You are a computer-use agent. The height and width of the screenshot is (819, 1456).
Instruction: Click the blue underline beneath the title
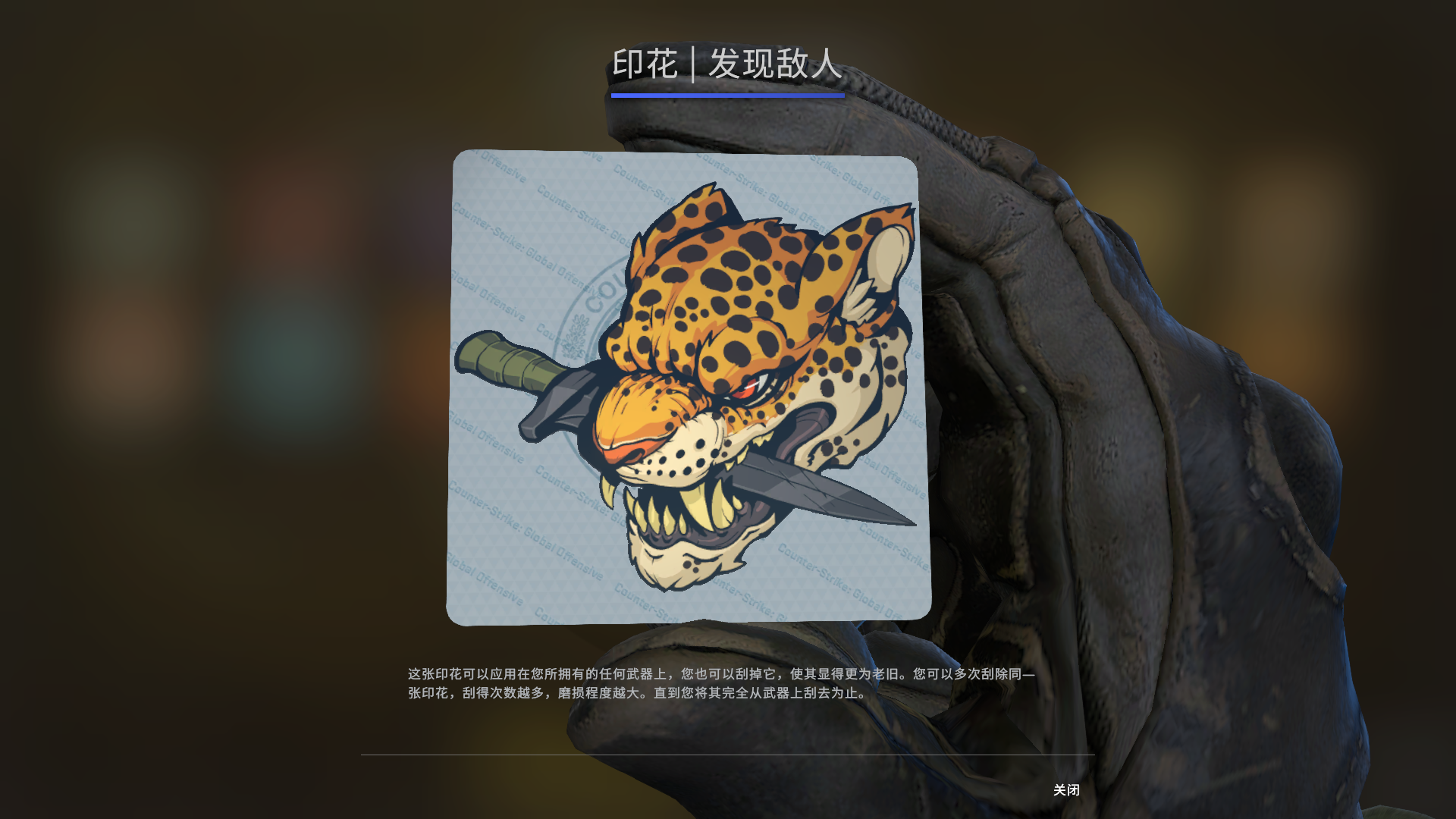(726, 96)
